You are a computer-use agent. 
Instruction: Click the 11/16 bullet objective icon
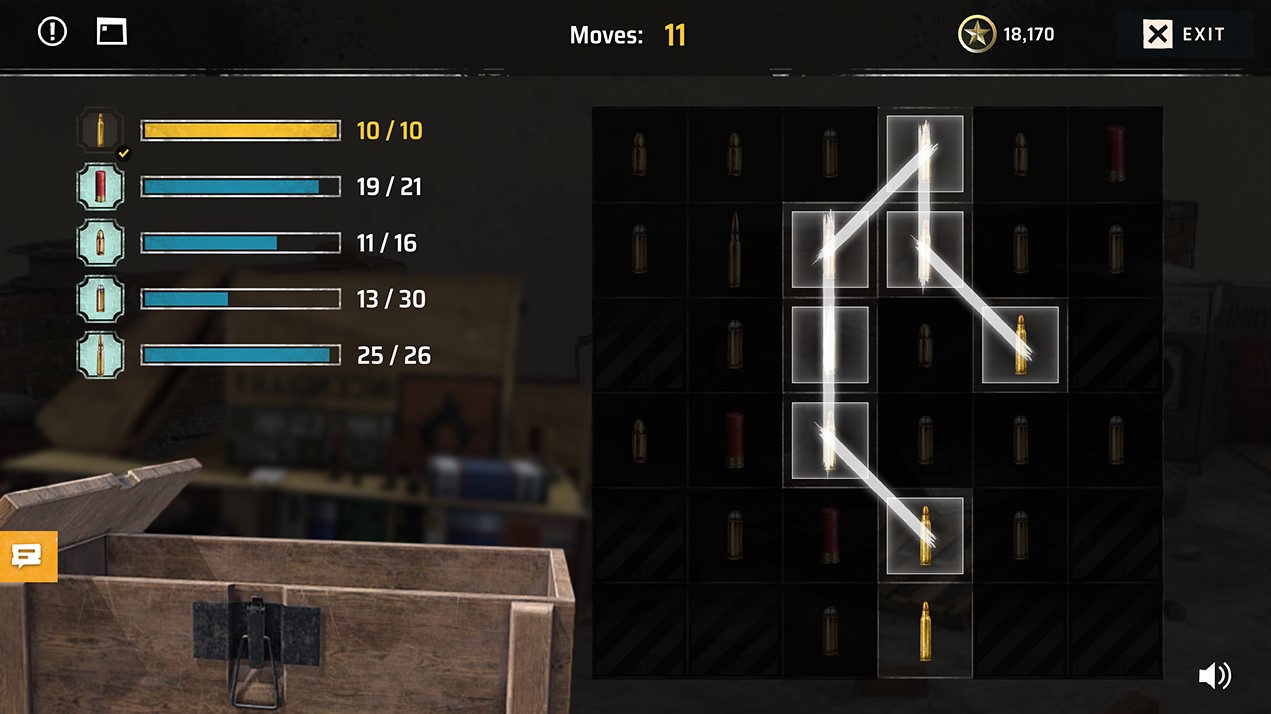100,243
